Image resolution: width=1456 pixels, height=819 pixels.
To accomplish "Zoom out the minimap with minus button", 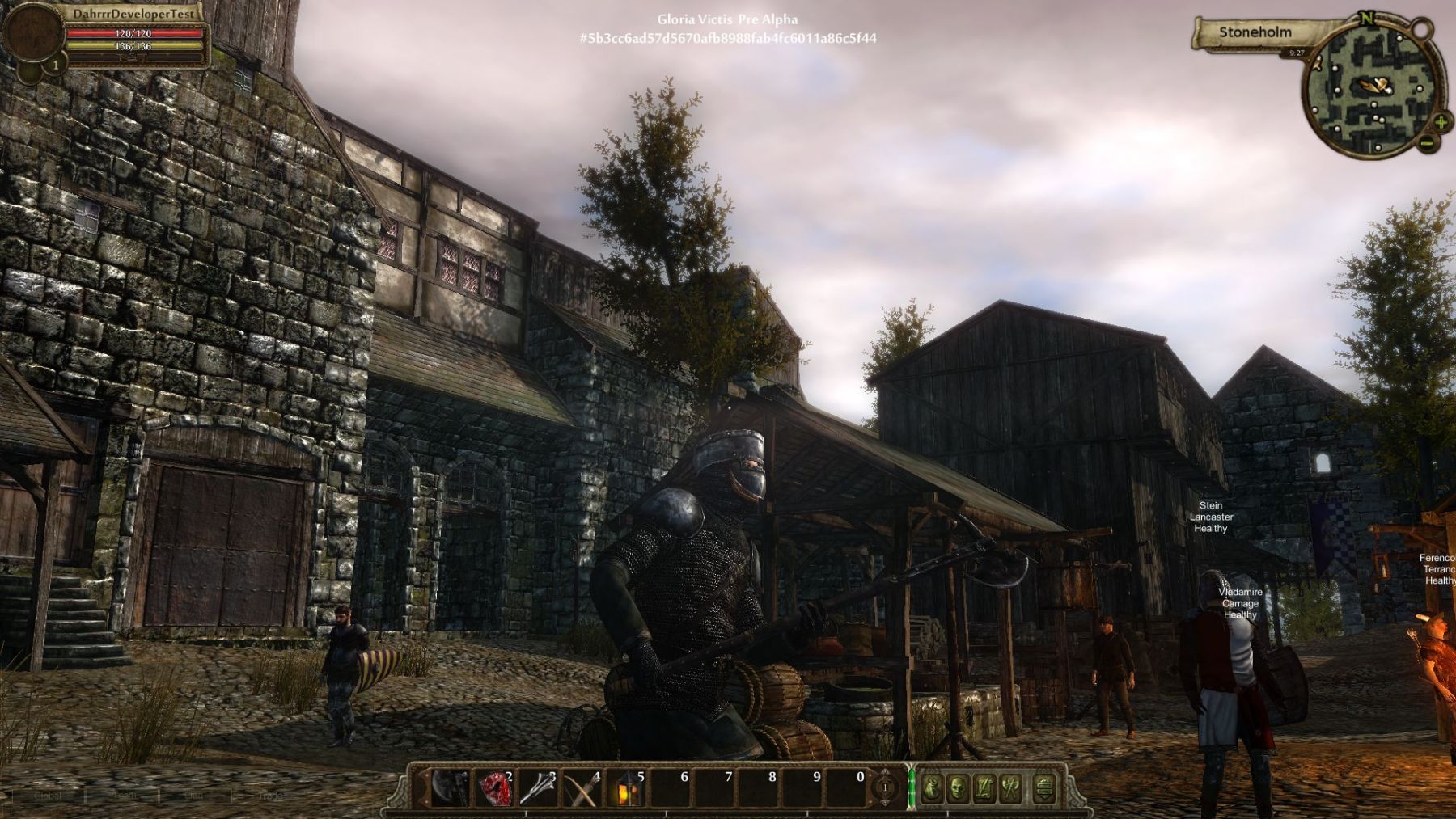I will (x=1426, y=144).
